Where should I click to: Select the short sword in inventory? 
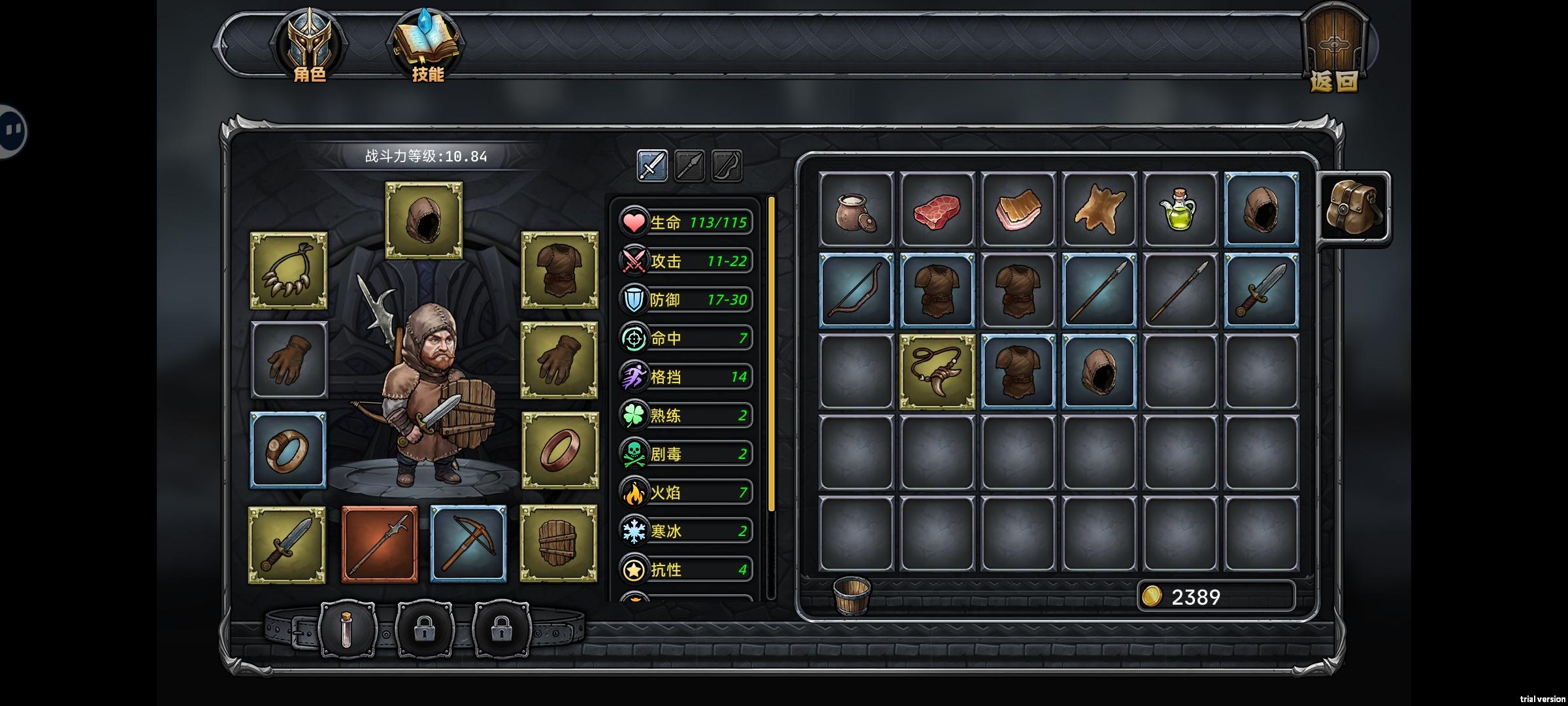point(1260,291)
